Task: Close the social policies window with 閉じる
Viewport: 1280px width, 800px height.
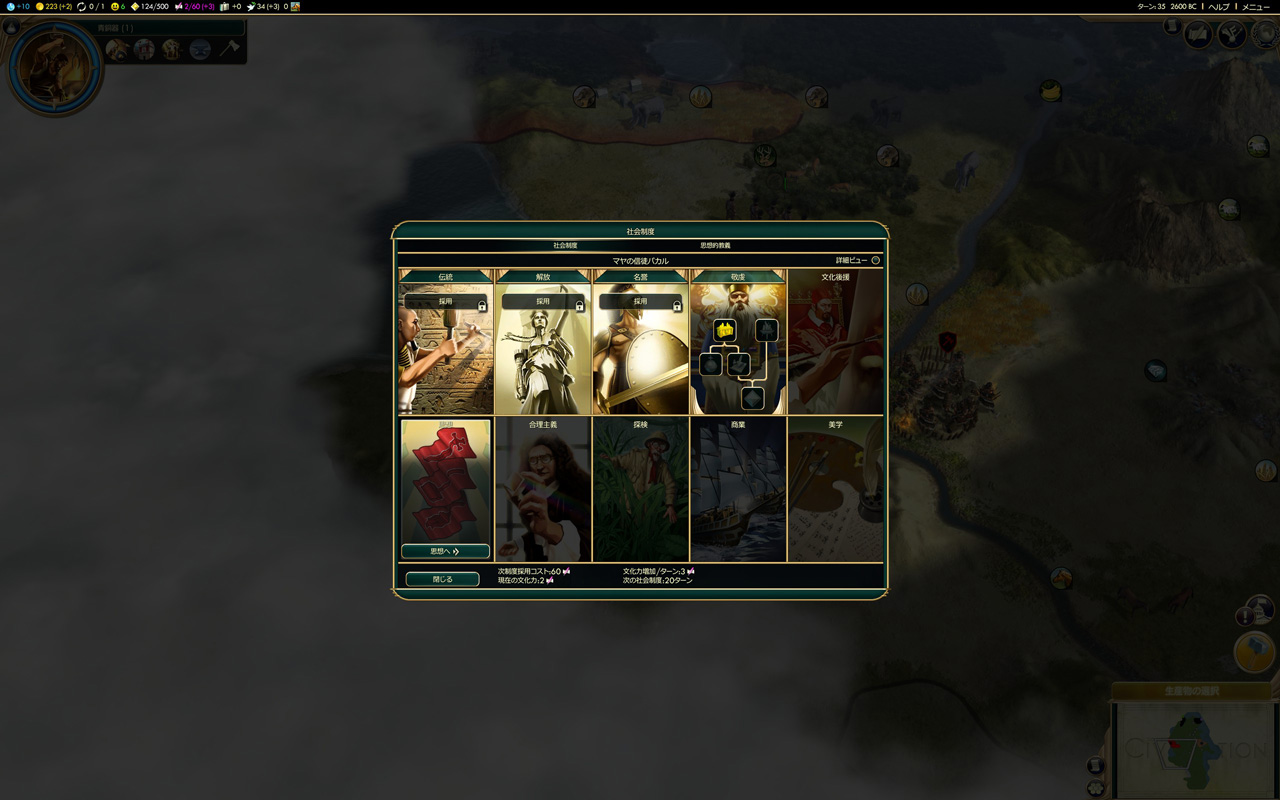Action: (x=442, y=579)
